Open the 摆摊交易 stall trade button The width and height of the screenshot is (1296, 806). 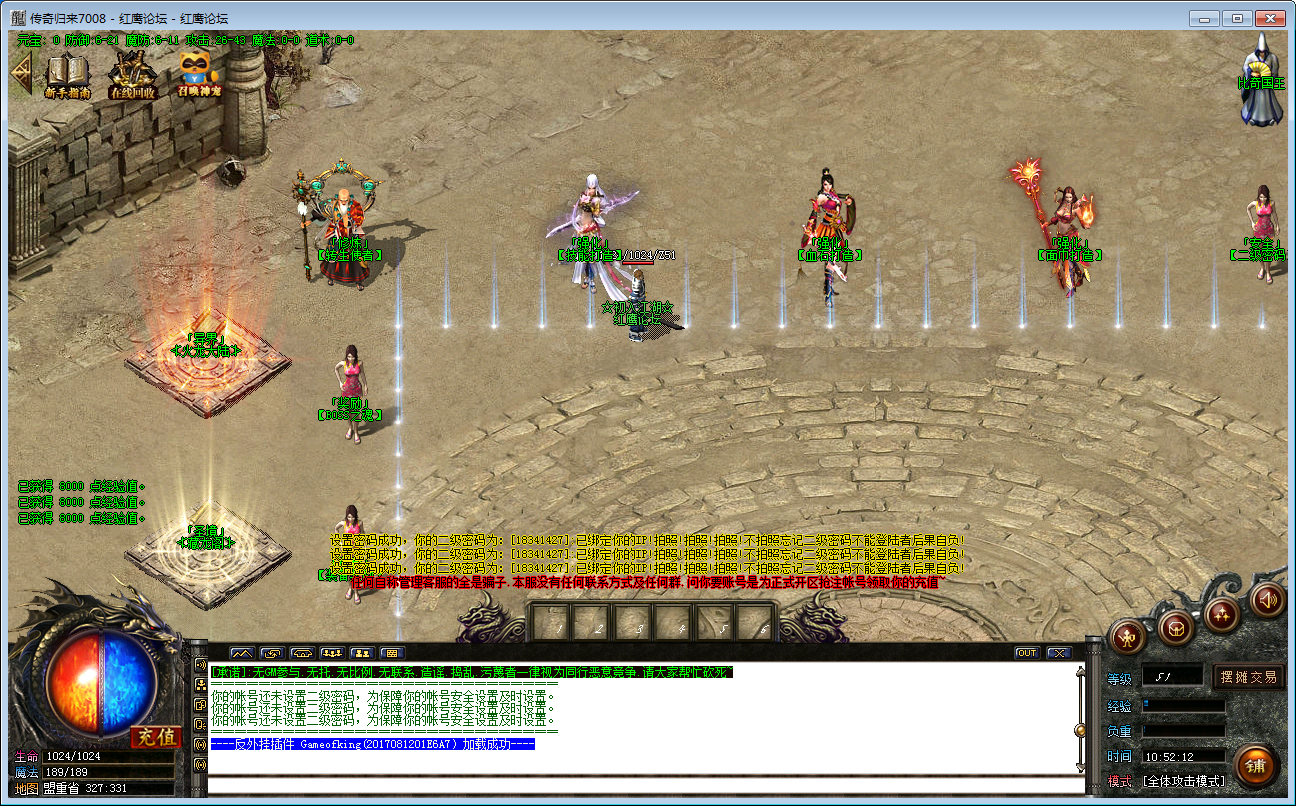click(x=1248, y=677)
